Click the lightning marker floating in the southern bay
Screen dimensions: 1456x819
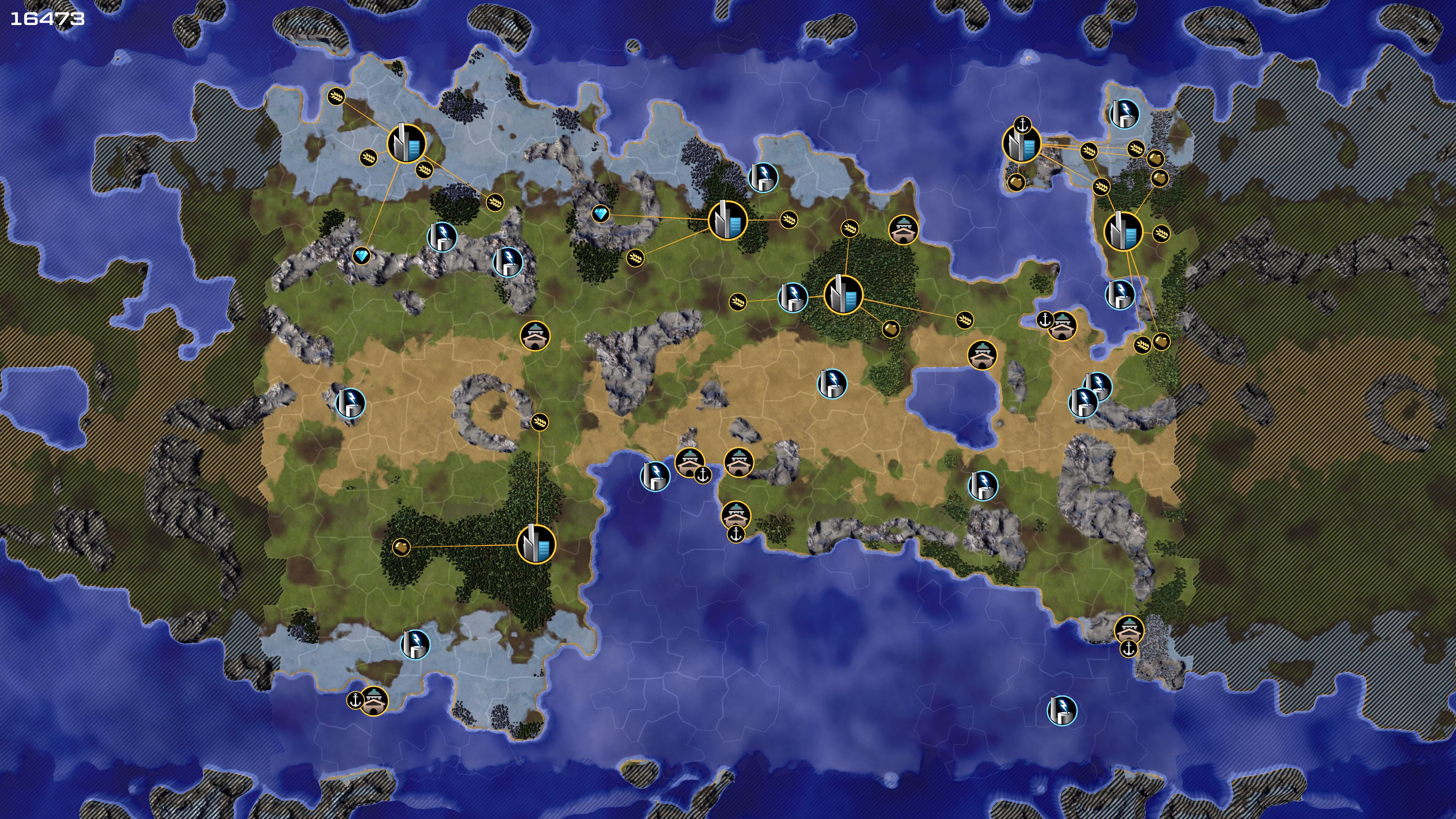654,475
